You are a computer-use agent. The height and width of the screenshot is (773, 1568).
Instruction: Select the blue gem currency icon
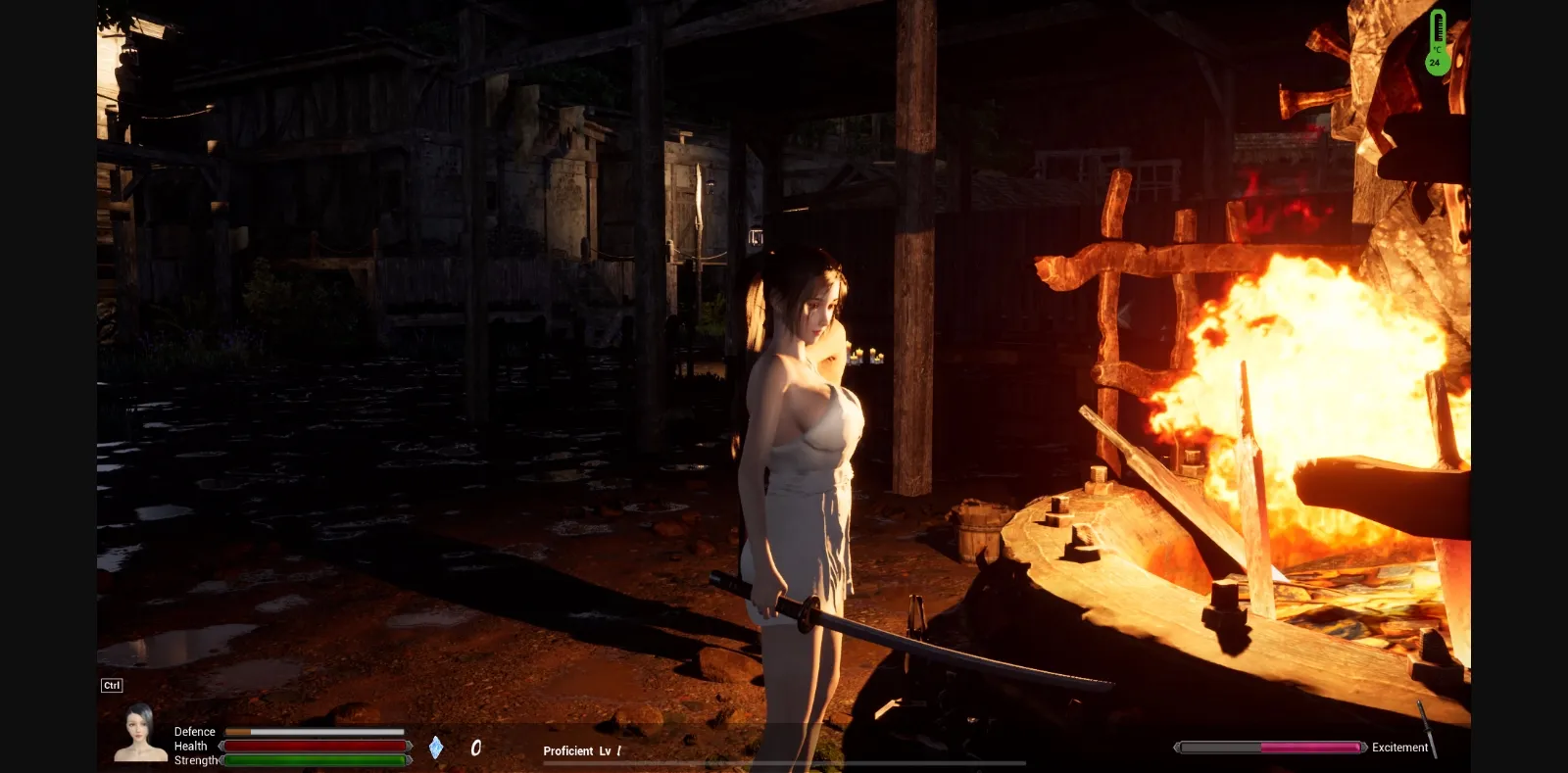[435, 748]
